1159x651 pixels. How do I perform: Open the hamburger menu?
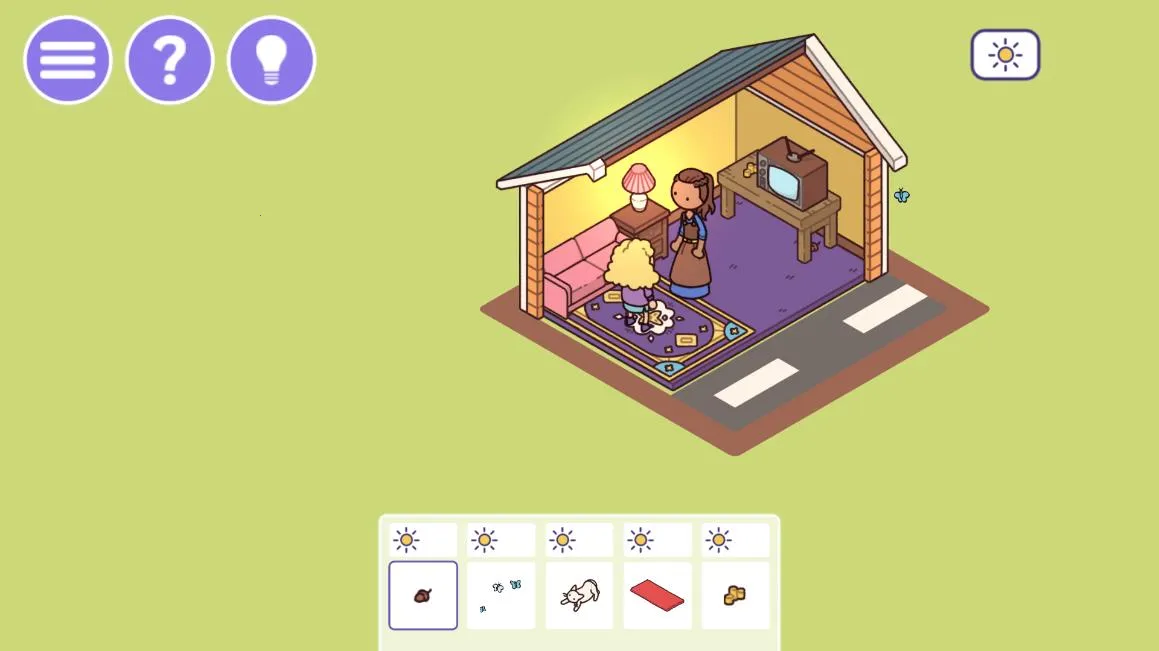pos(68,60)
